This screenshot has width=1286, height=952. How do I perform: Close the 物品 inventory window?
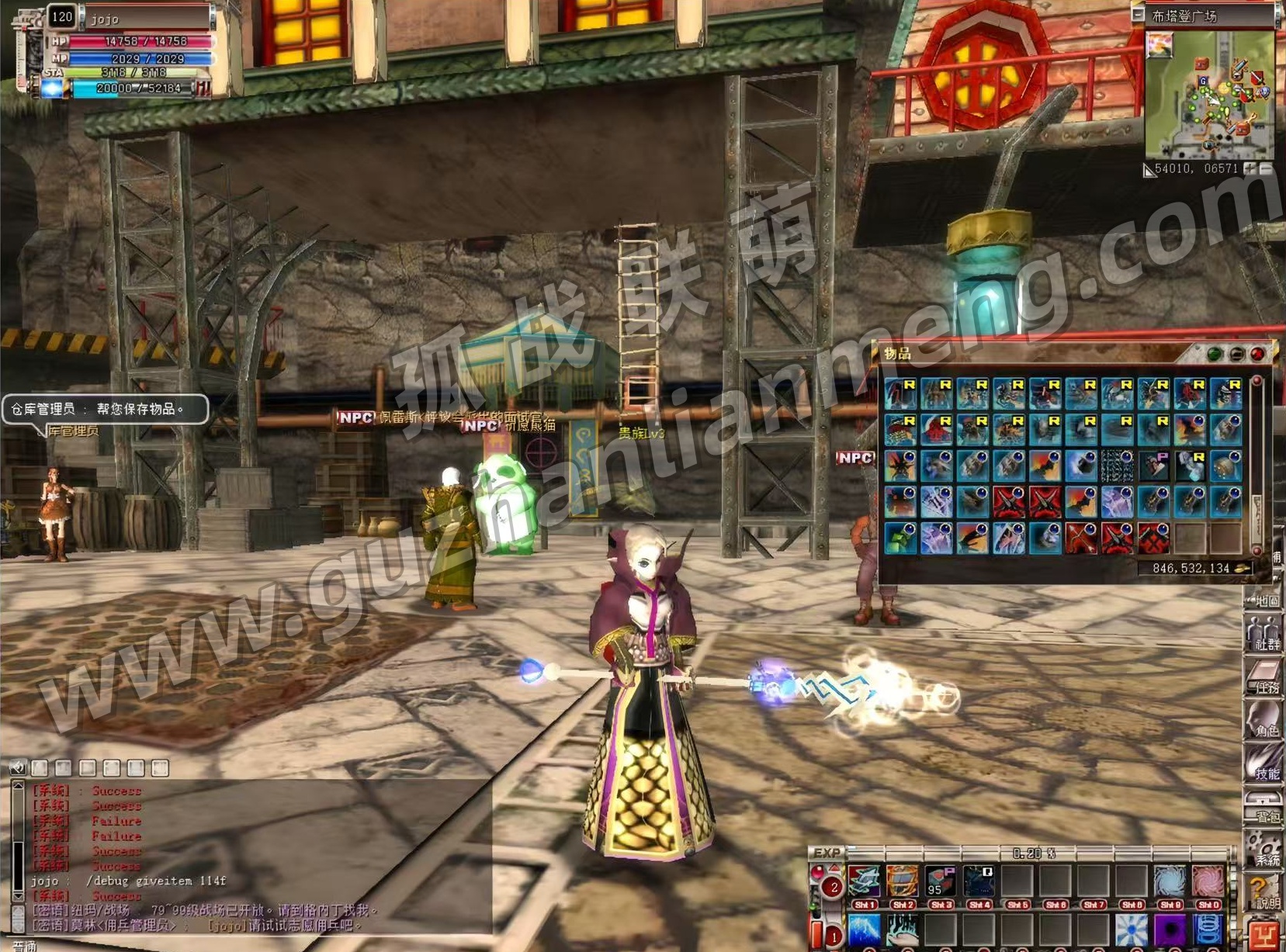coord(1257,355)
